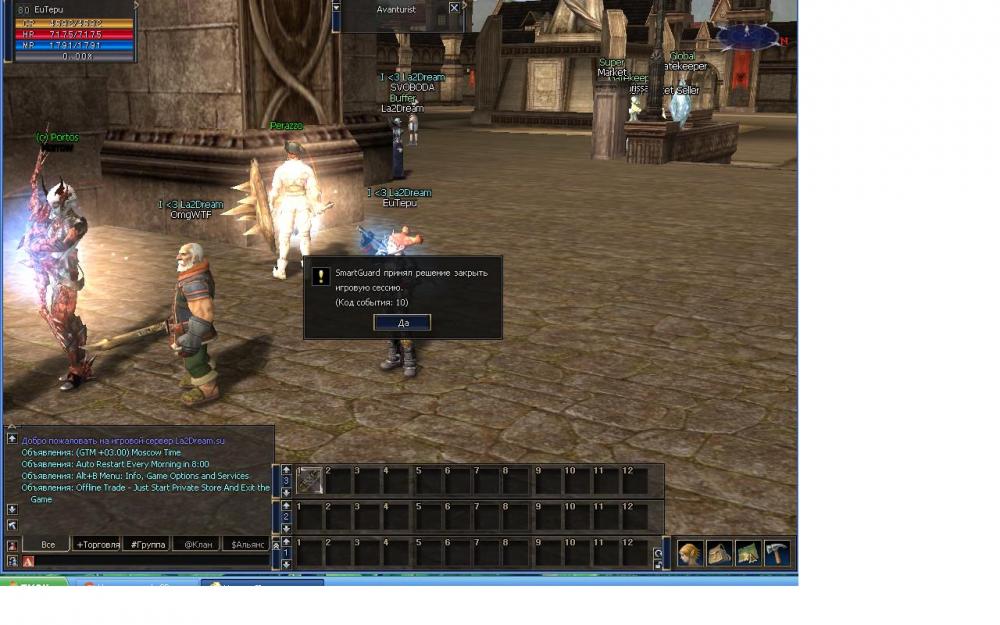Select the #Группа party chat tab
Viewport: 1000px width, 625px height.
[x=145, y=545]
